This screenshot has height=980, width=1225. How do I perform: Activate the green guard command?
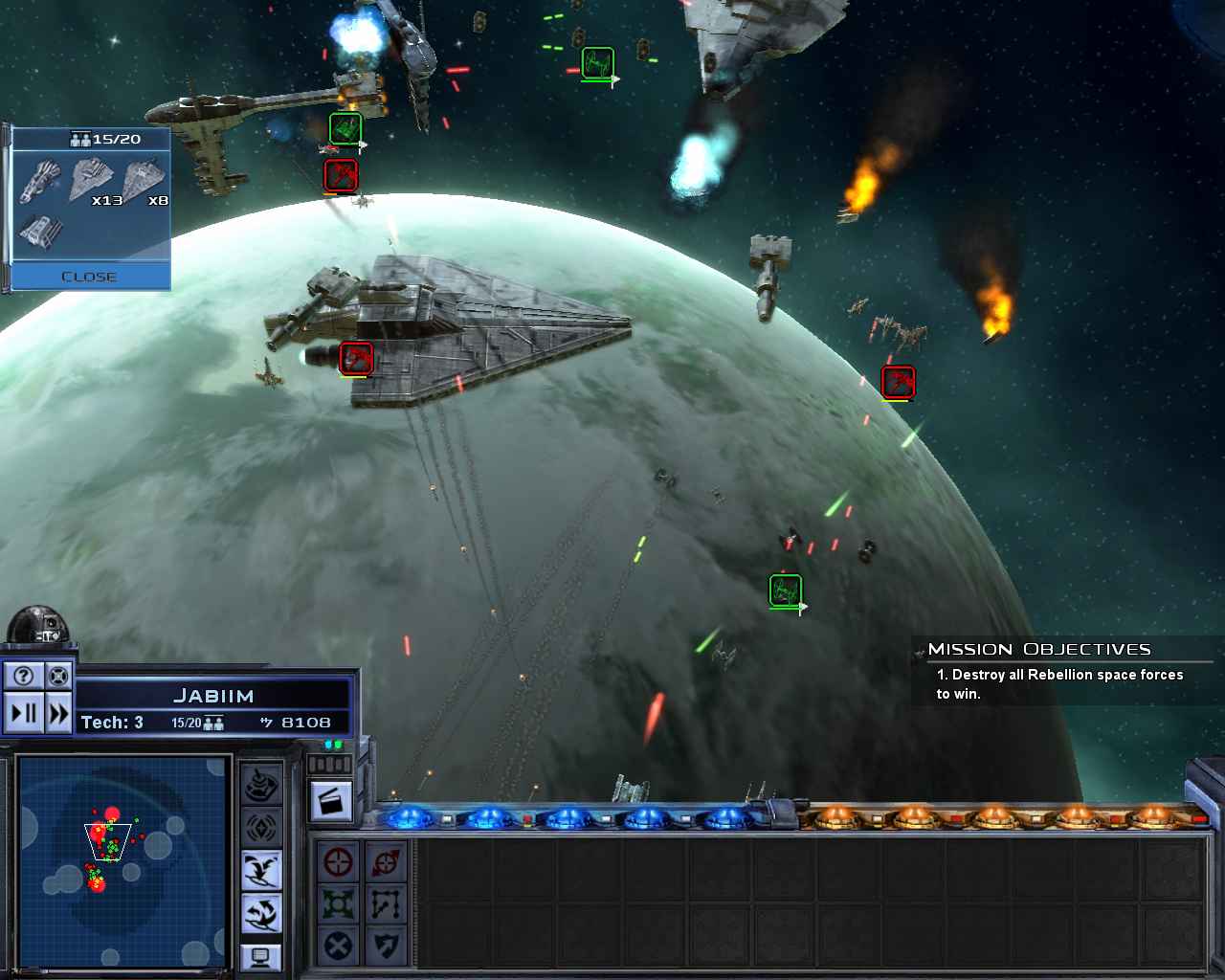click(x=338, y=904)
